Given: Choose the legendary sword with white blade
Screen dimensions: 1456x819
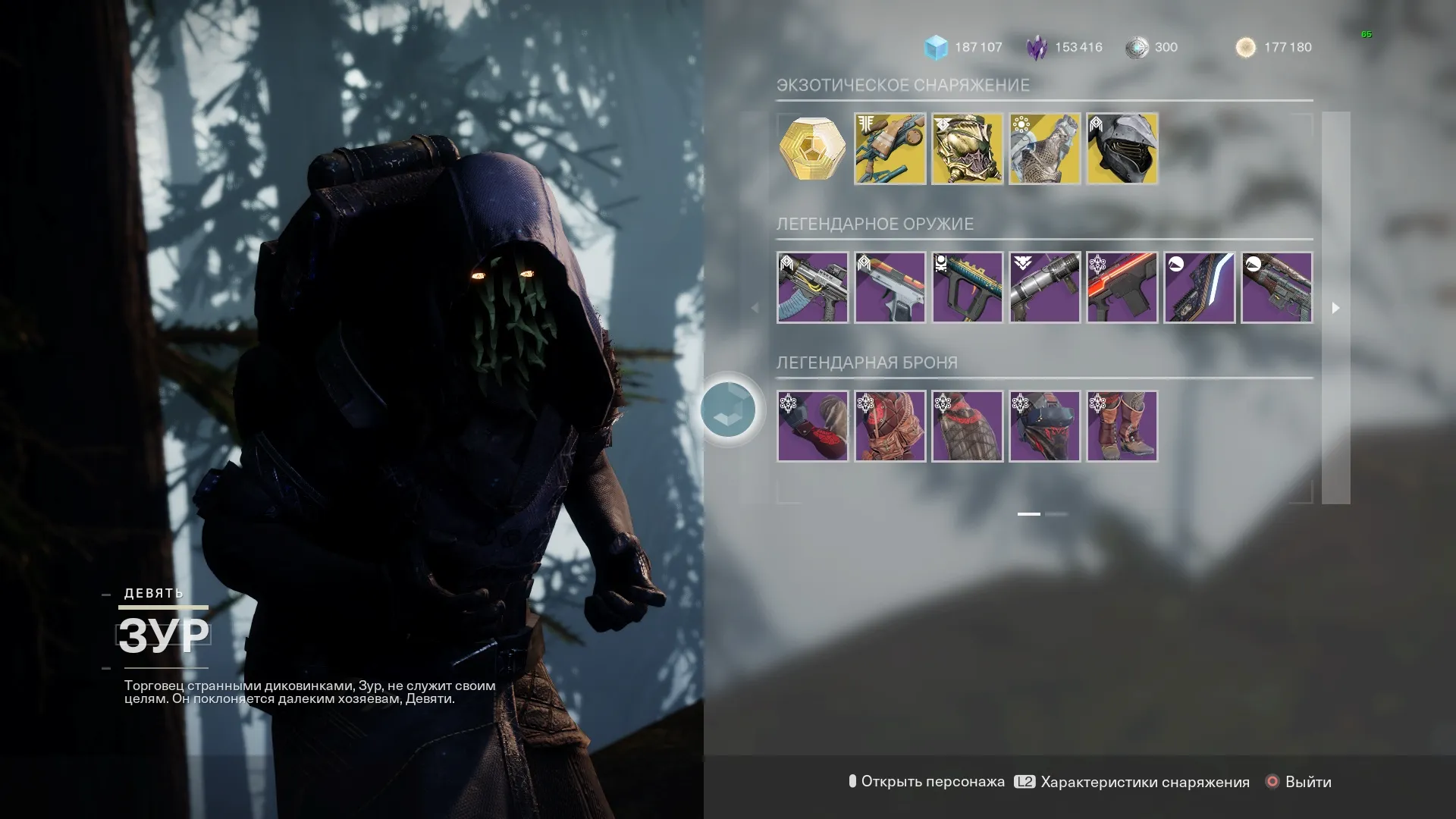Looking at the screenshot, I should (x=1199, y=287).
